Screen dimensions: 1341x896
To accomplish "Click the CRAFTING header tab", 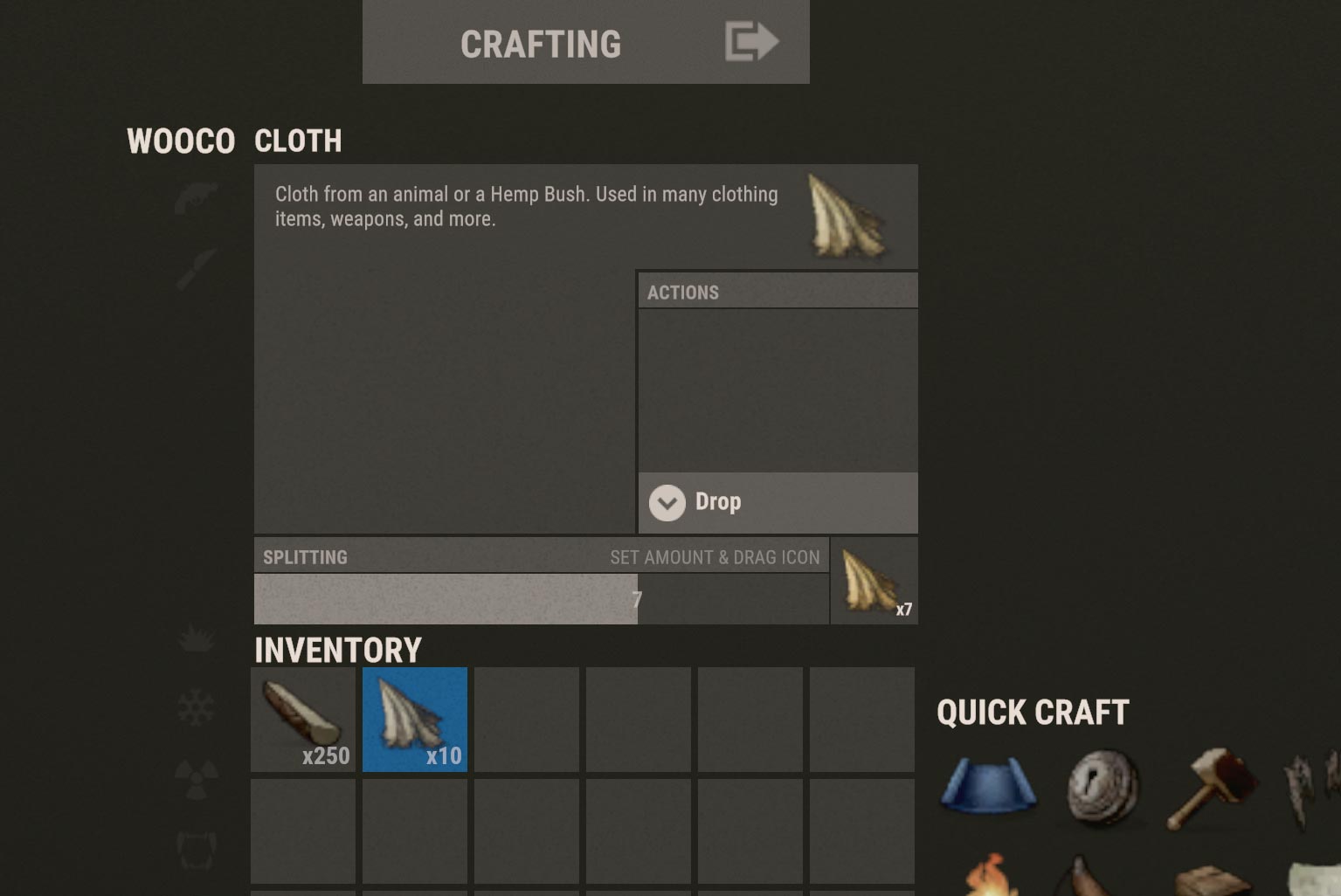I will click(541, 44).
